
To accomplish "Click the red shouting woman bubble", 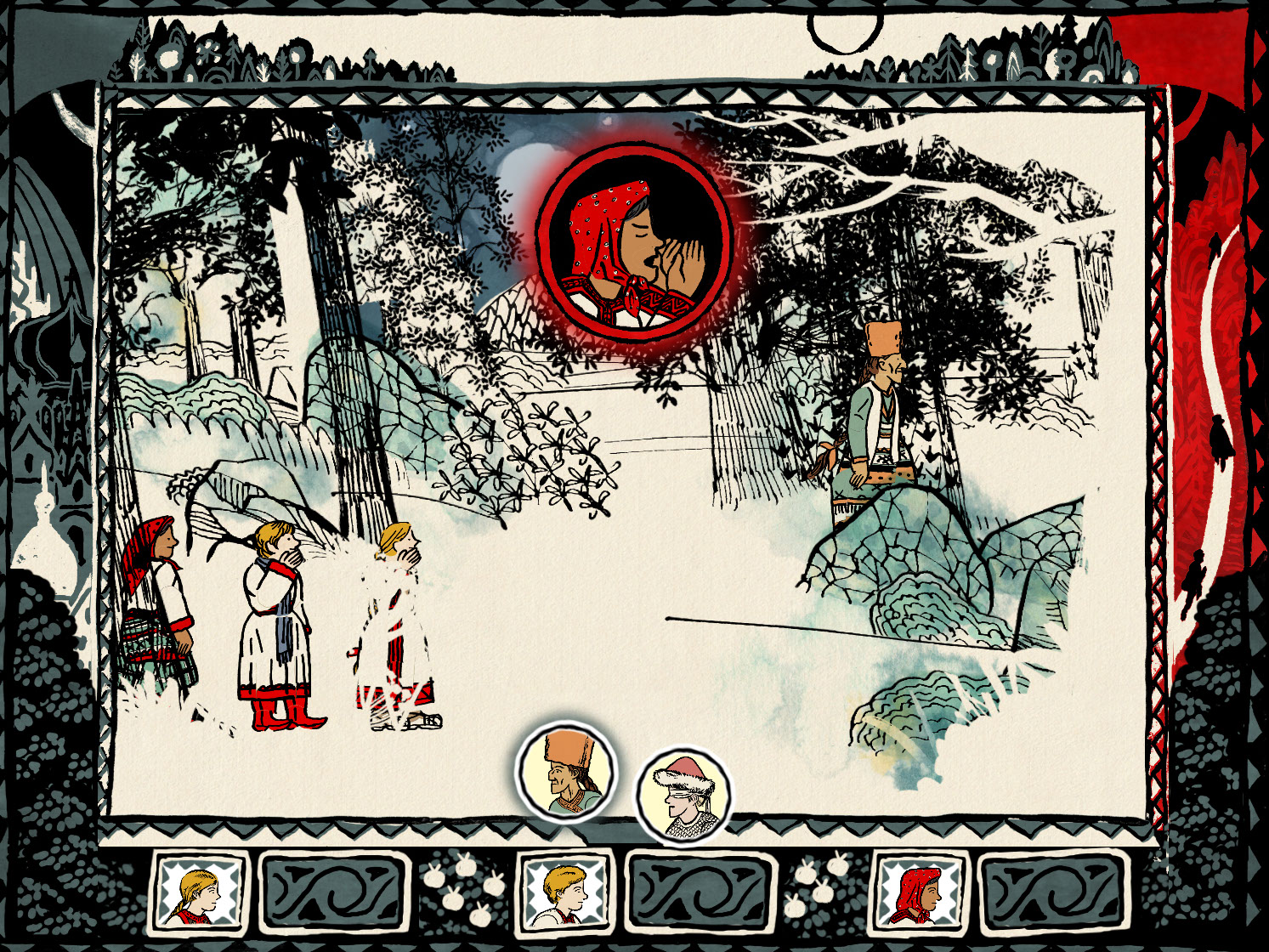I will tap(634, 243).
